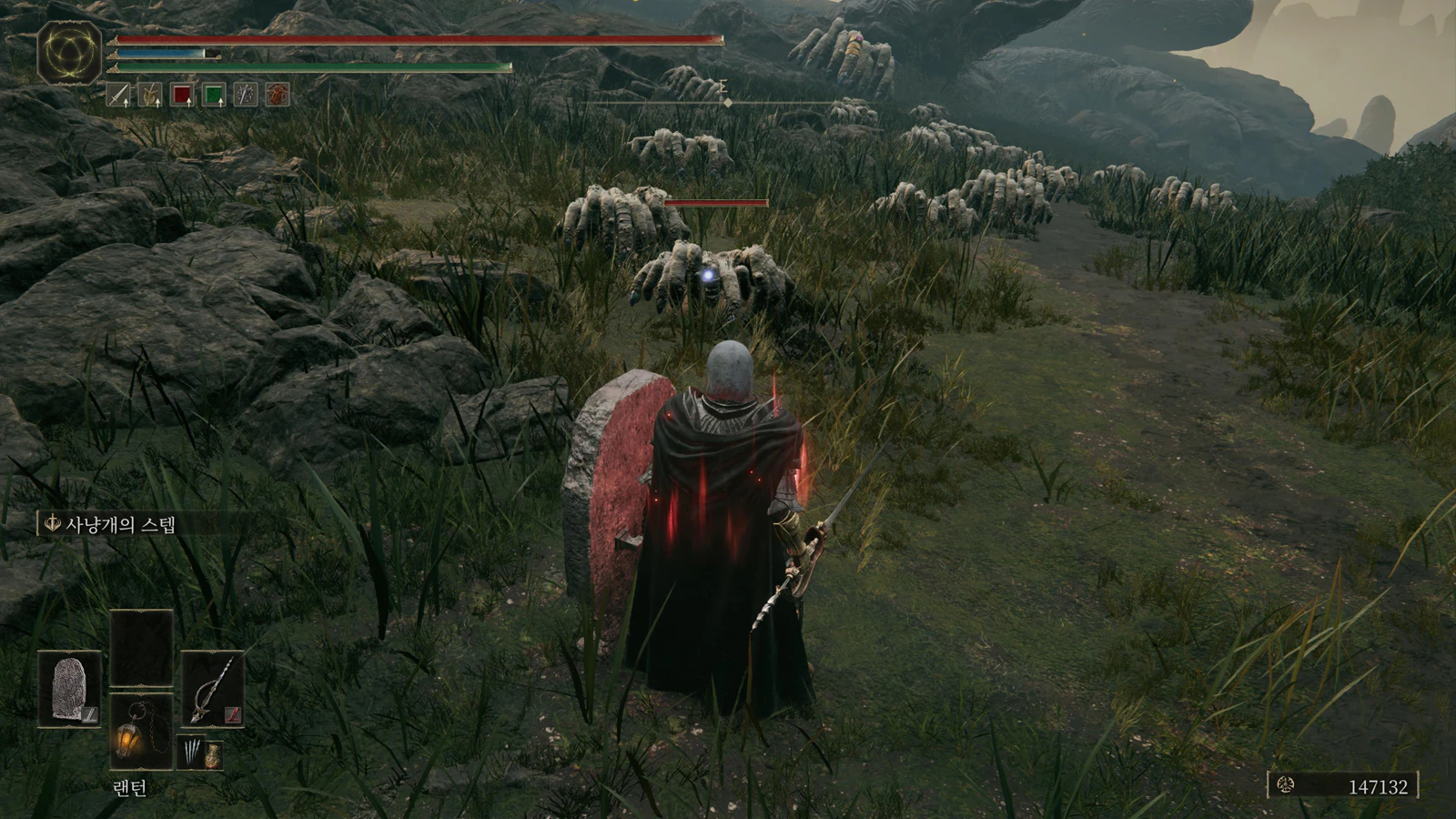Click the red crab buff icon
The width and height of the screenshot is (1456, 819).
coord(278,95)
